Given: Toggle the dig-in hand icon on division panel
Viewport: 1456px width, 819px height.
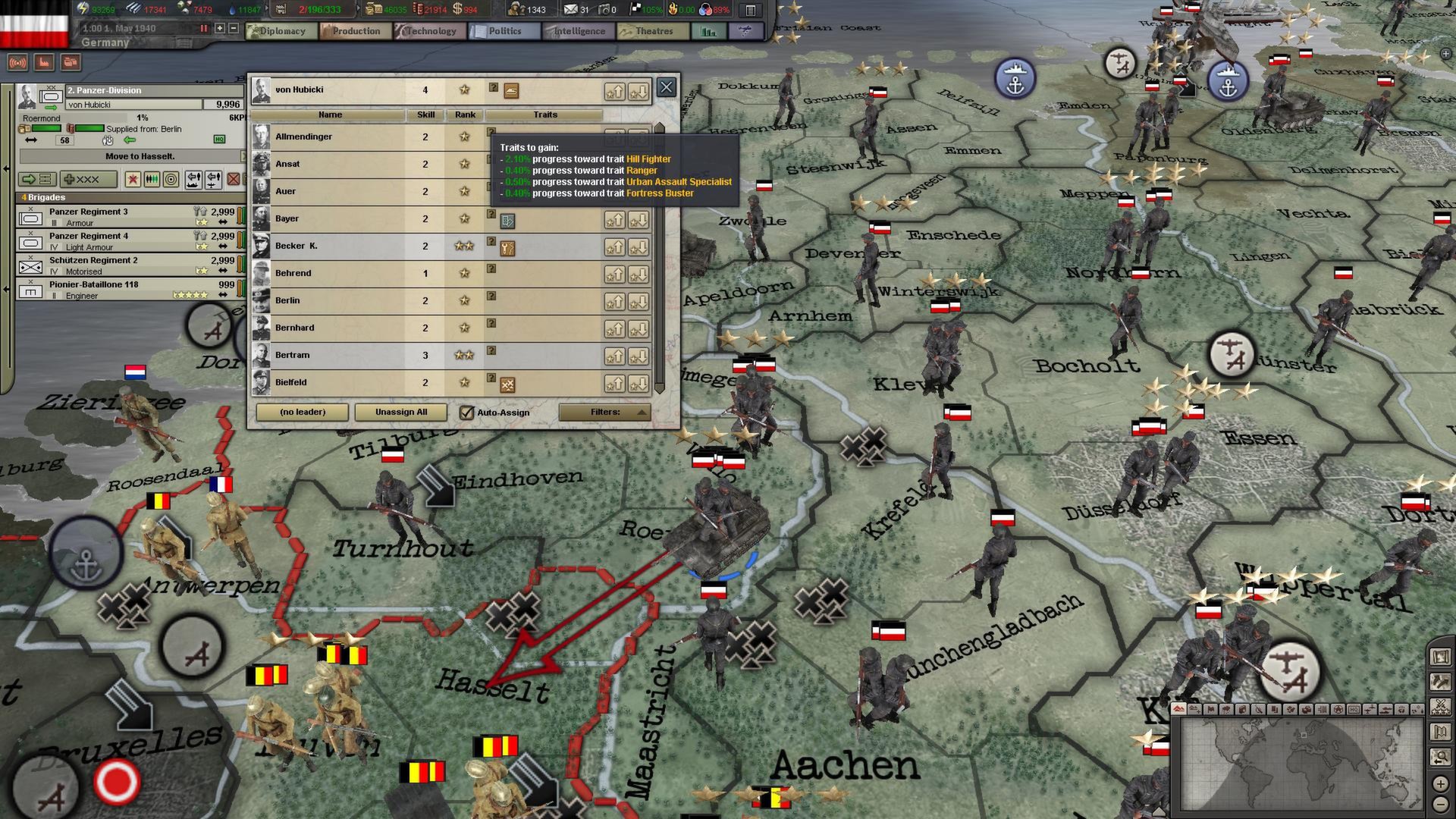Looking at the screenshot, I should [108, 141].
